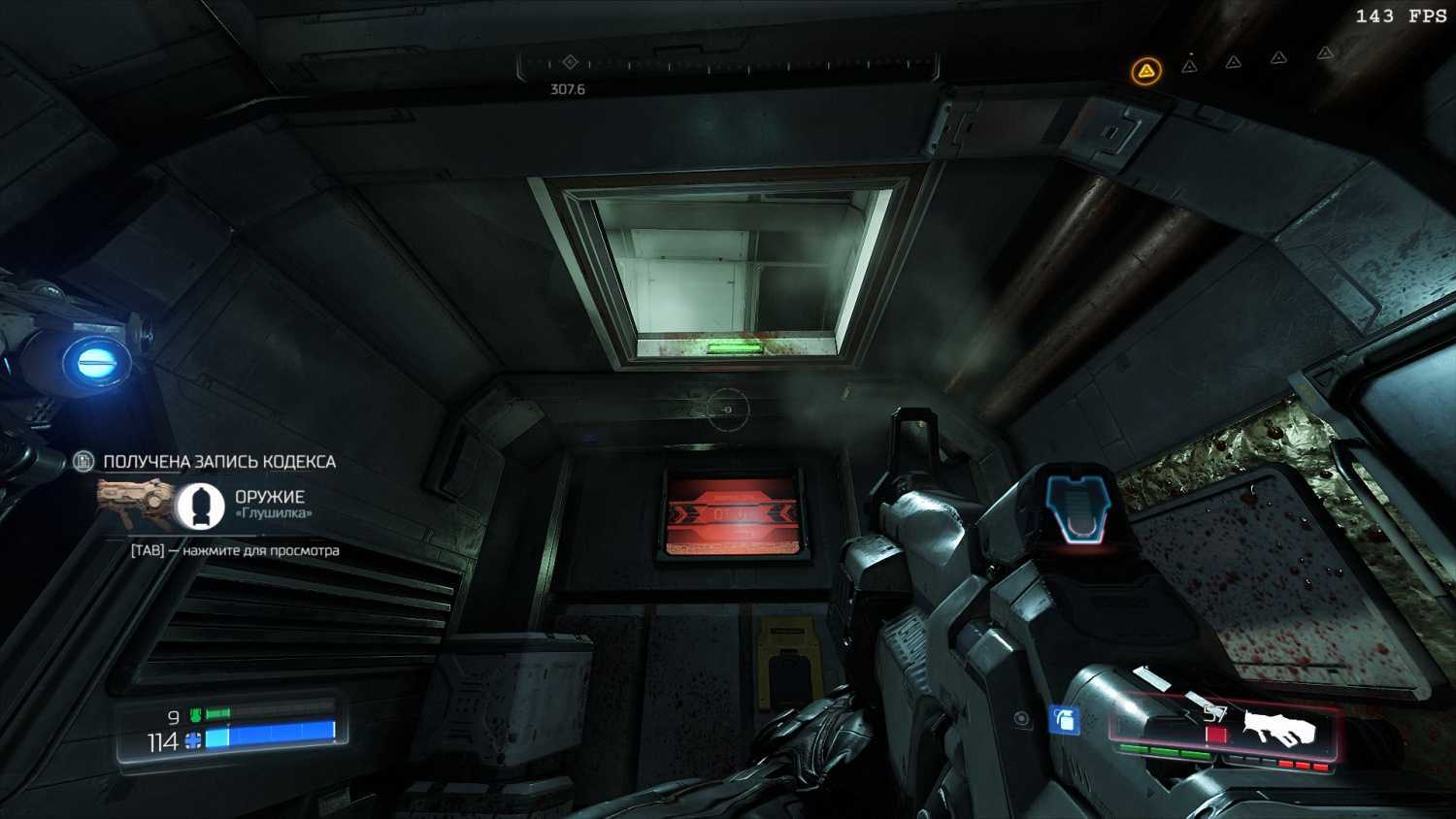Click the white weapon silhouette icon

(1278, 728)
